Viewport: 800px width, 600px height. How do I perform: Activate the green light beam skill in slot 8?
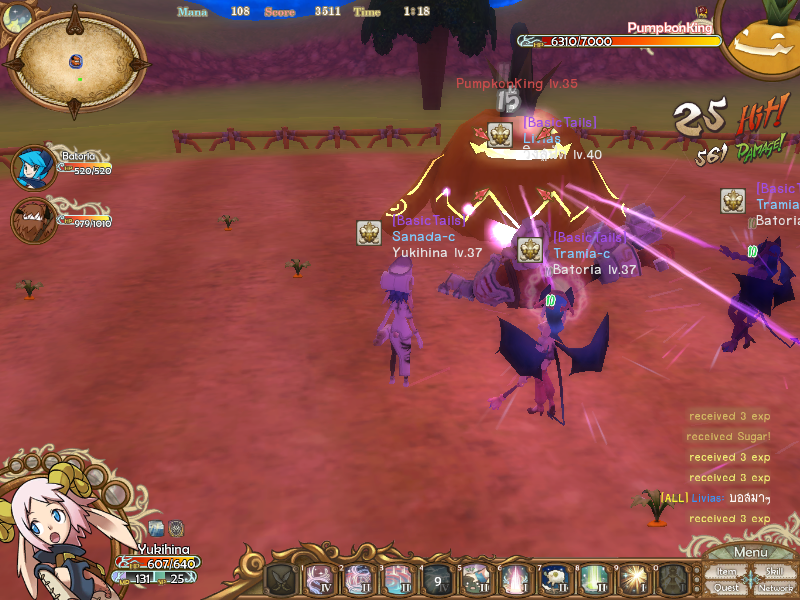pos(593,579)
